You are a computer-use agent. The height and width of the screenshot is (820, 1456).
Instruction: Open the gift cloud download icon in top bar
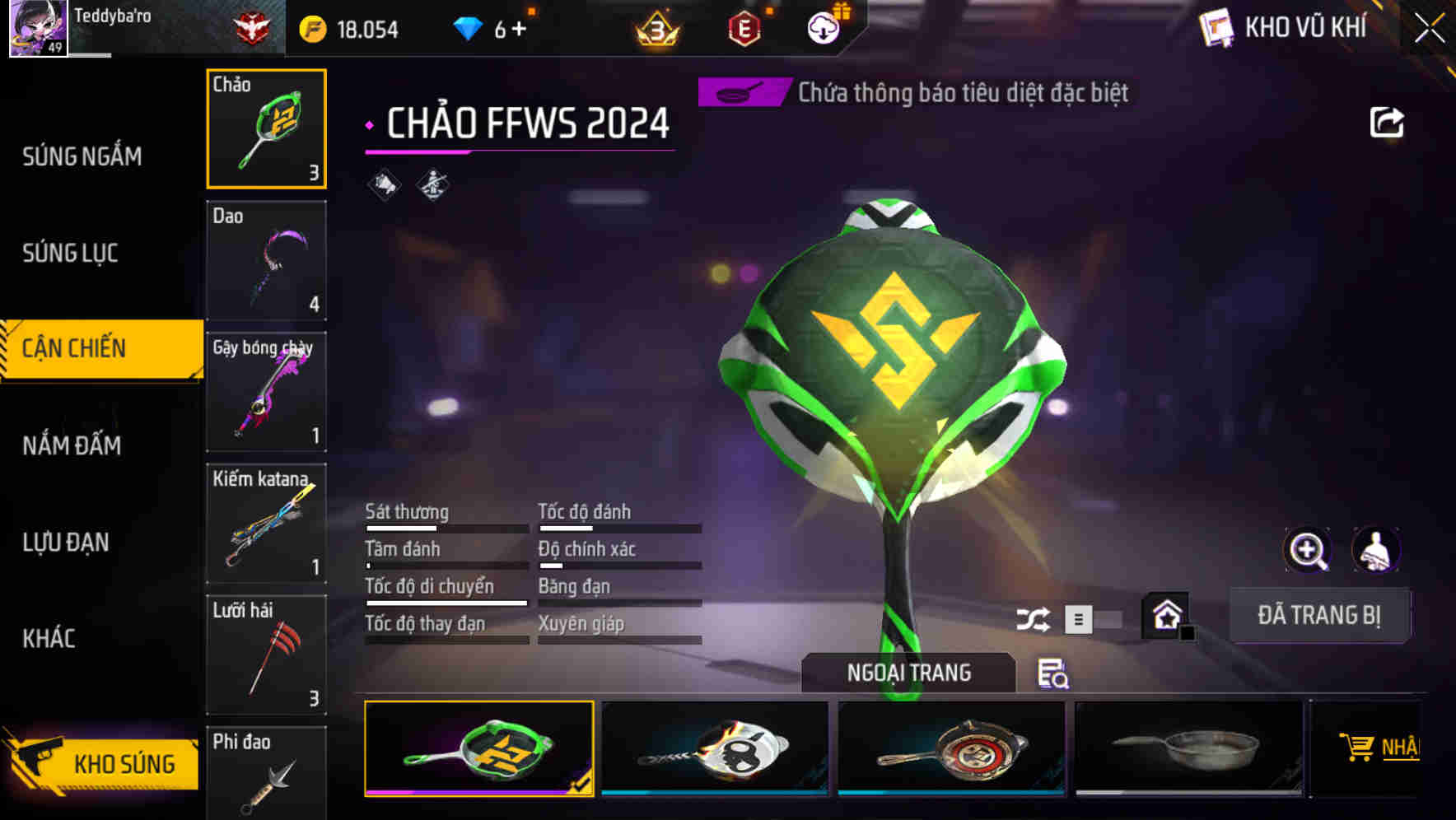coord(824,27)
